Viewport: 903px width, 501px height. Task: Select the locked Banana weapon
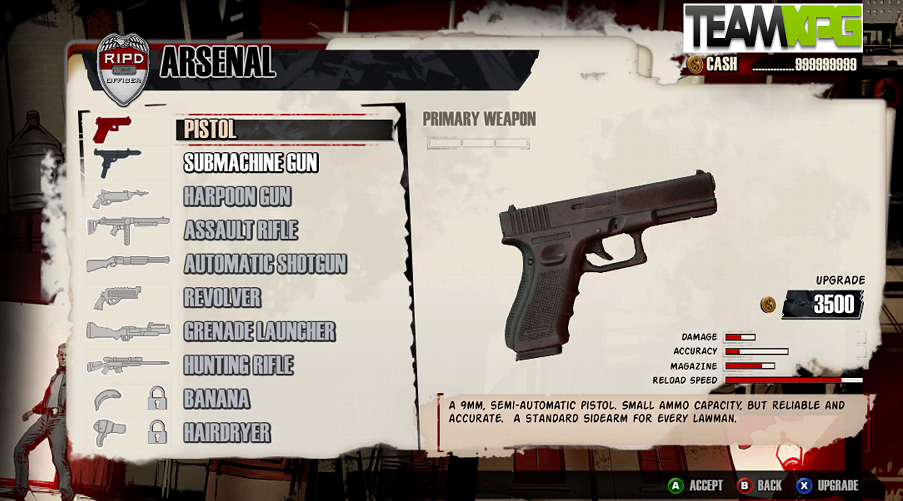(216, 399)
